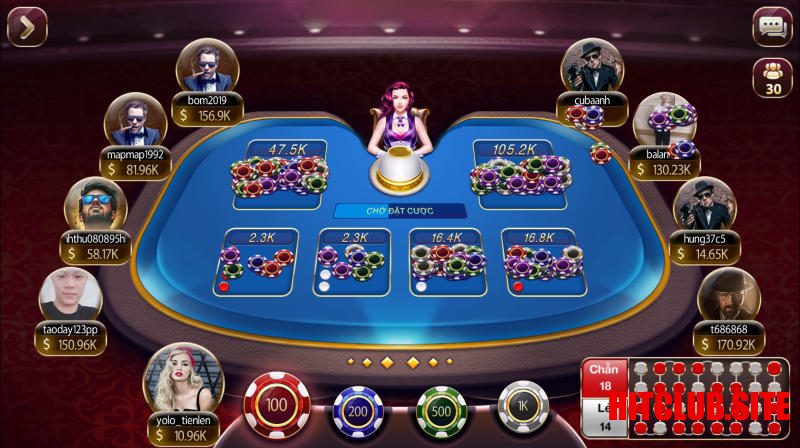View player bom2019's avatar
The width and height of the screenshot is (800, 448).
[x=207, y=68]
